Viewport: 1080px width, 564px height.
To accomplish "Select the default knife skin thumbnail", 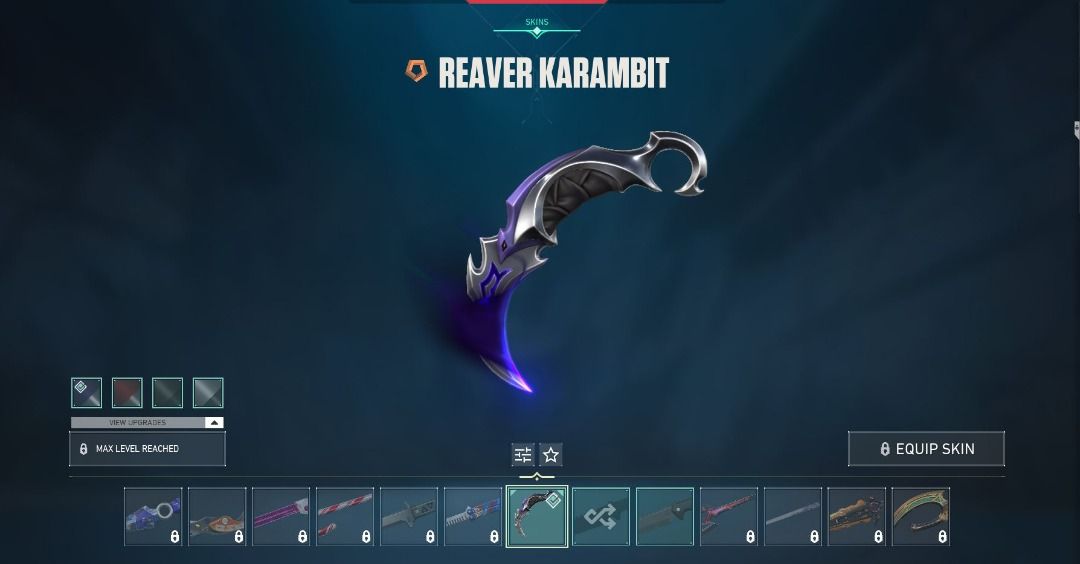I will point(665,516).
